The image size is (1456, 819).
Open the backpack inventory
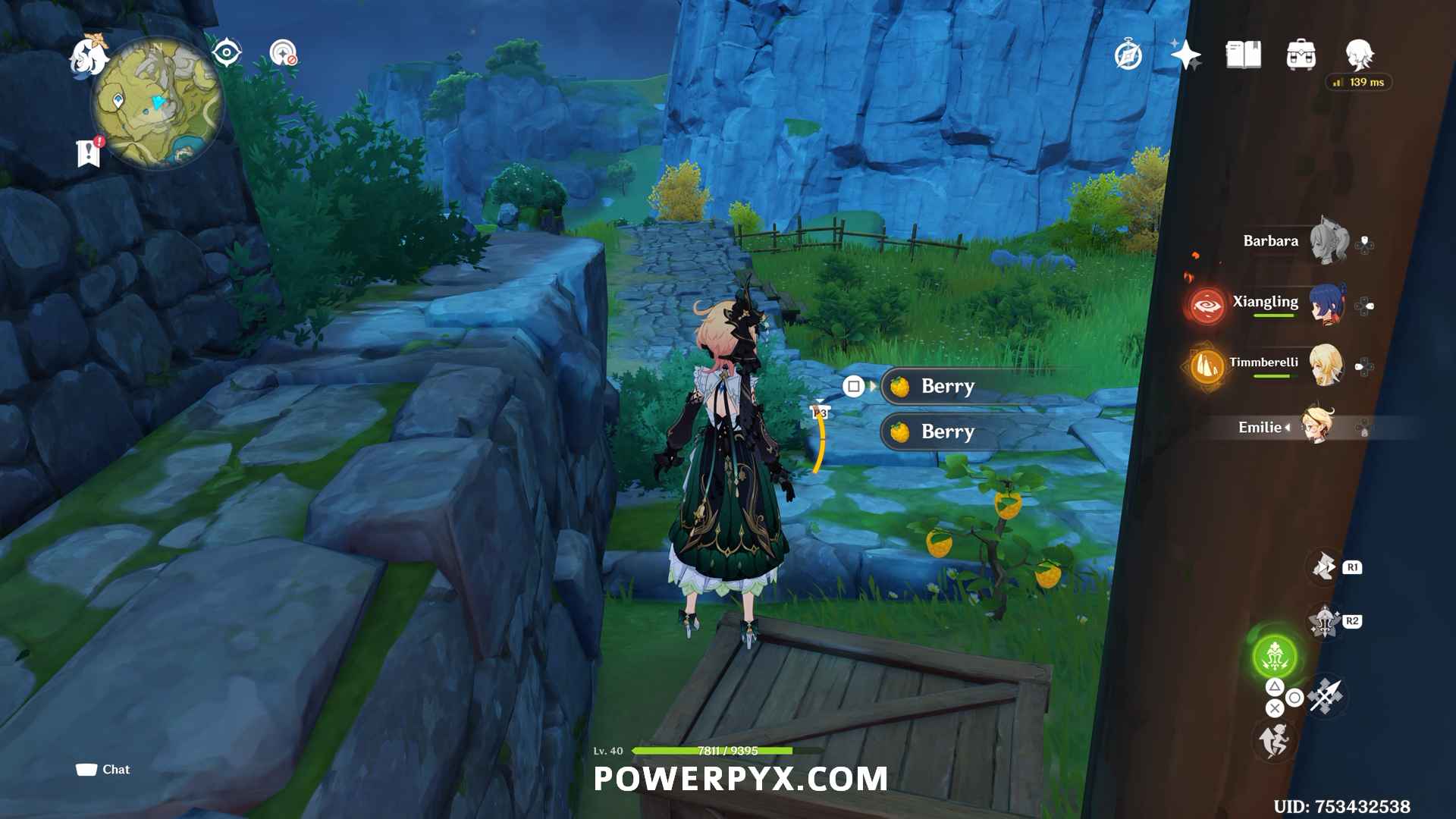(1301, 55)
